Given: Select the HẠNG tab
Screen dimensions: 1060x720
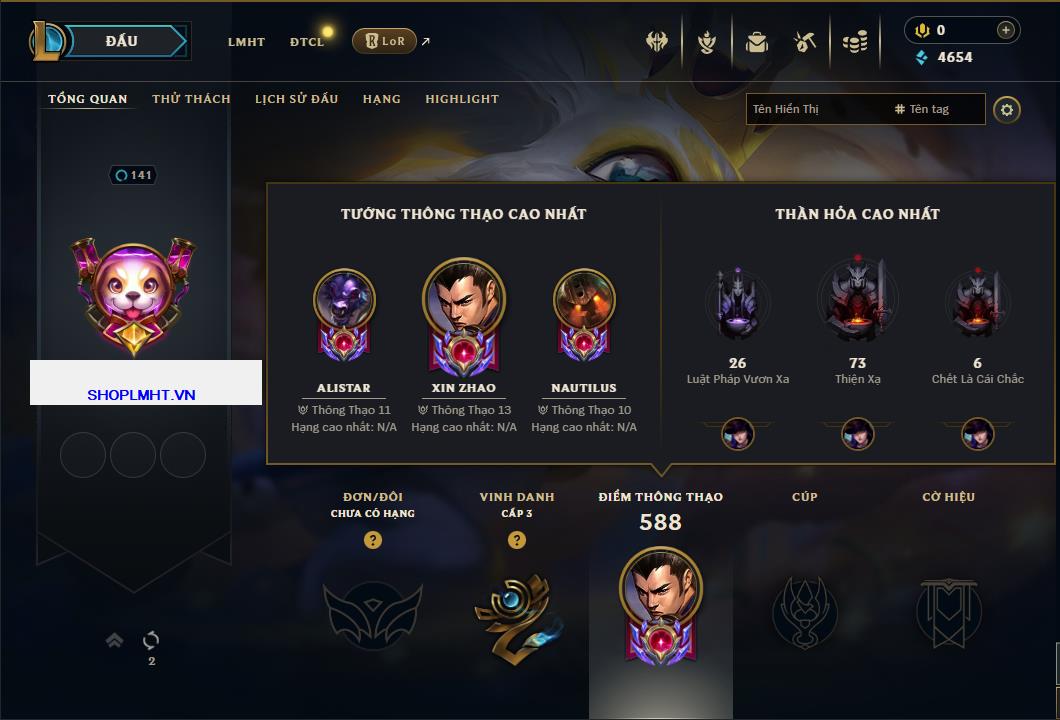Looking at the screenshot, I should 381,99.
